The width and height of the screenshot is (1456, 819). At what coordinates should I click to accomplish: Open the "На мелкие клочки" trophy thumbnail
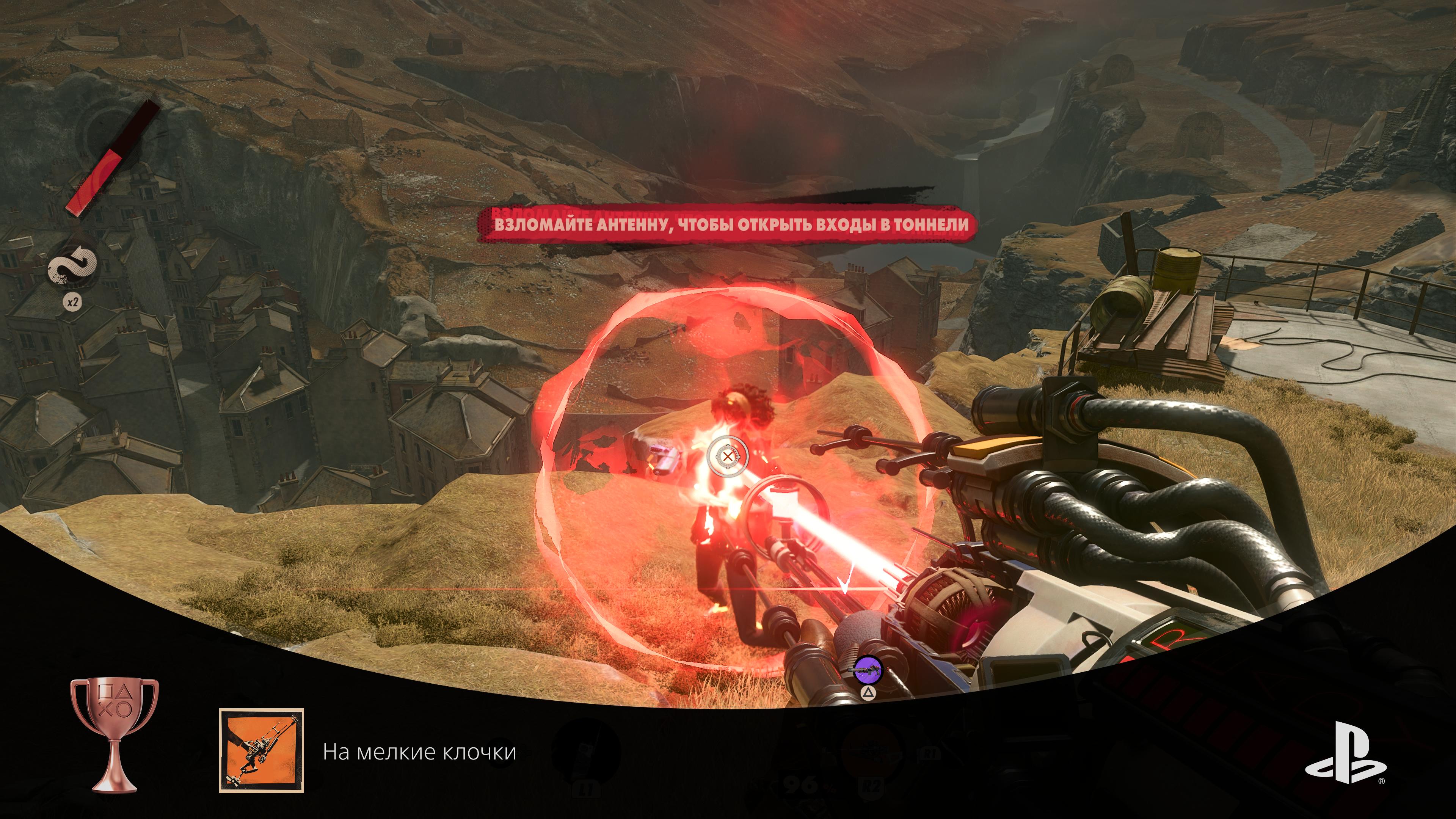coord(262,751)
